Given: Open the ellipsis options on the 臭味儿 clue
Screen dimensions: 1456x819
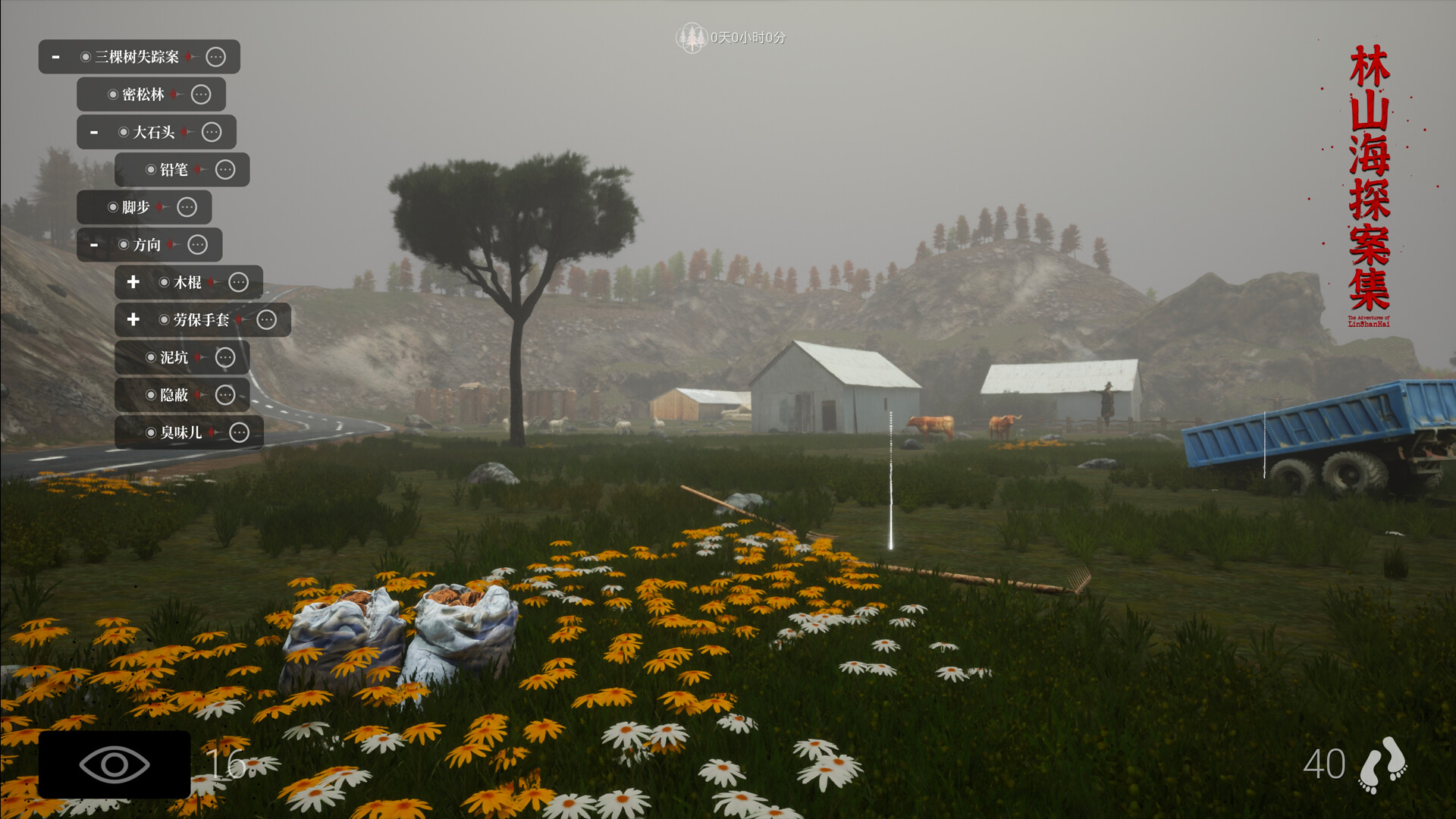Looking at the screenshot, I should [x=239, y=432].
